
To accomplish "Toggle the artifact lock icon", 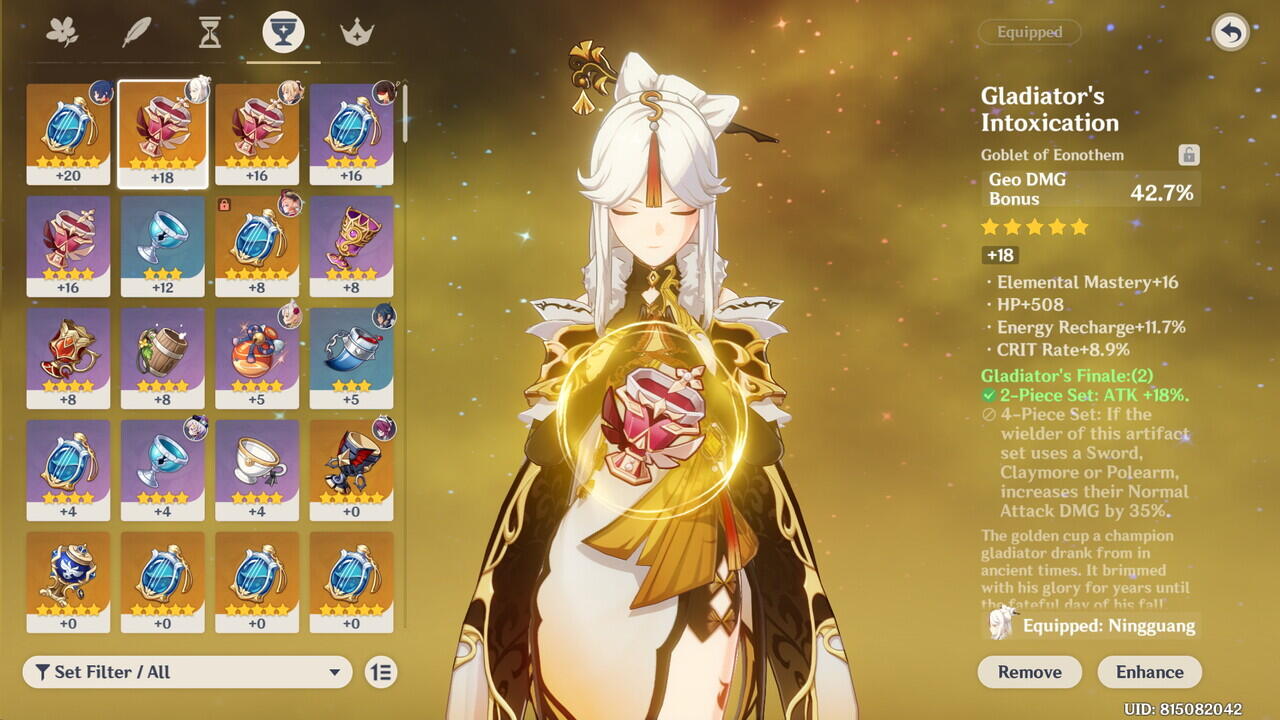I will point(1188,155).
